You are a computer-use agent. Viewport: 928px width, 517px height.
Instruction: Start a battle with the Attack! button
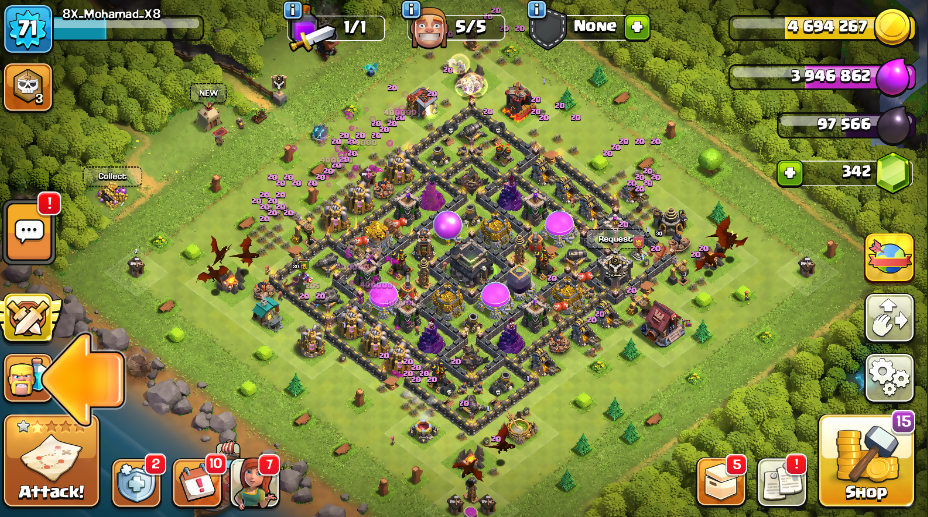[x=51, y=460]
